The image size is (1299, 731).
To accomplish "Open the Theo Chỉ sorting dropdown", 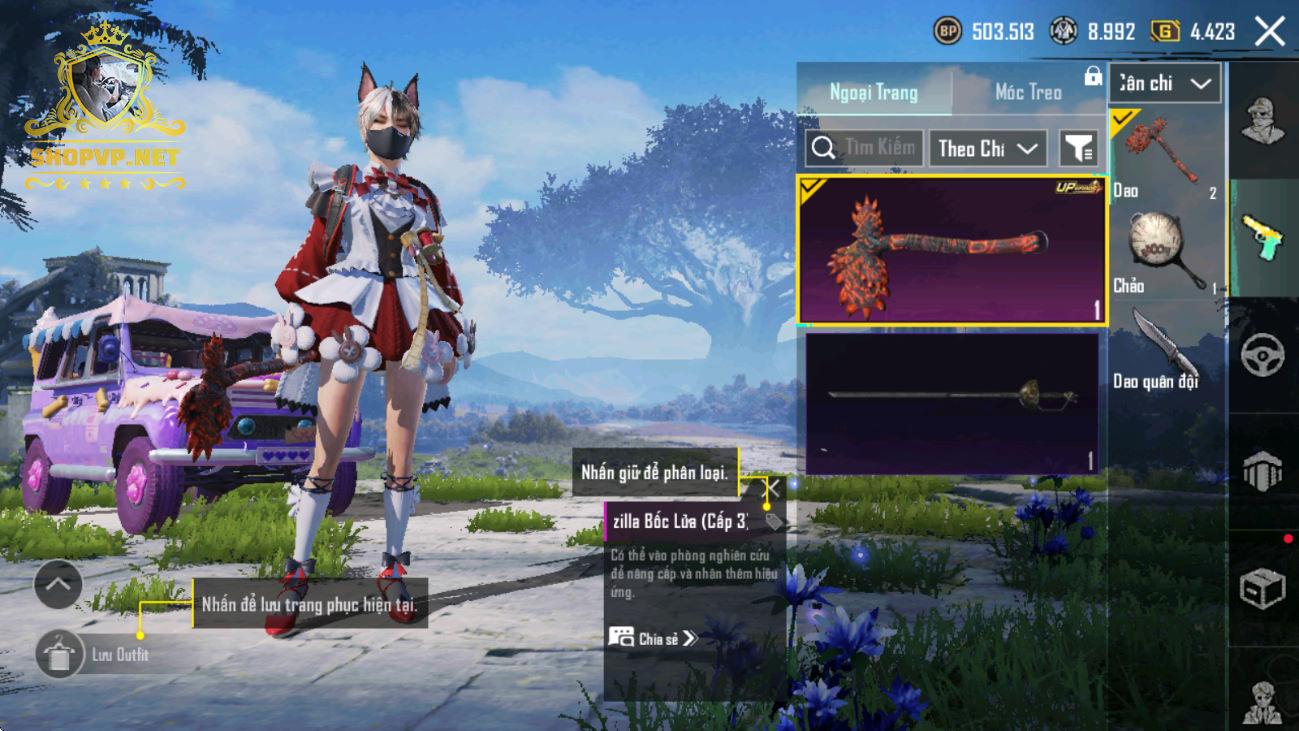I will [987, 149].
